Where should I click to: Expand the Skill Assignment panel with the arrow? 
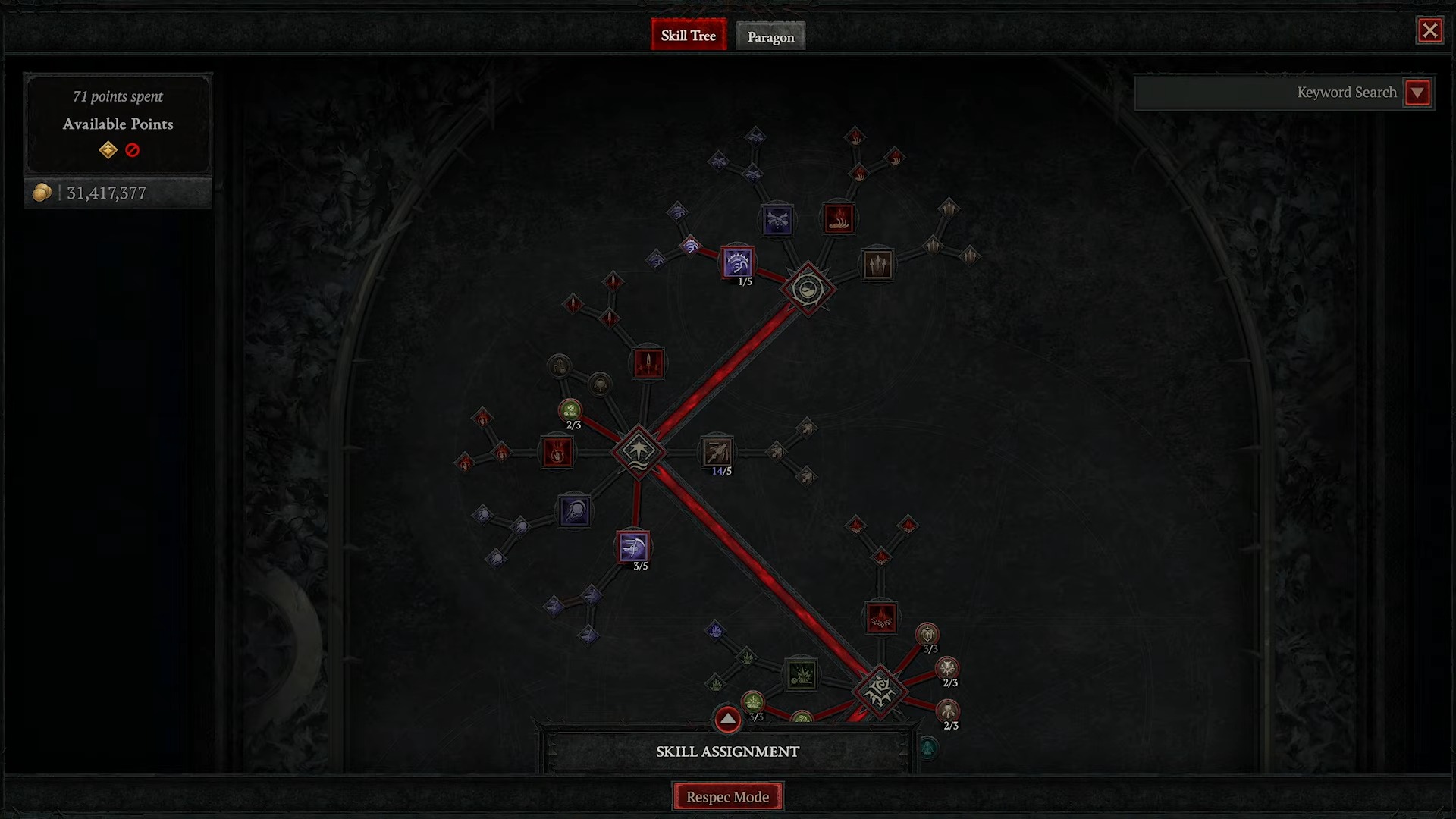pyautogui.click(x=726, y=719)
